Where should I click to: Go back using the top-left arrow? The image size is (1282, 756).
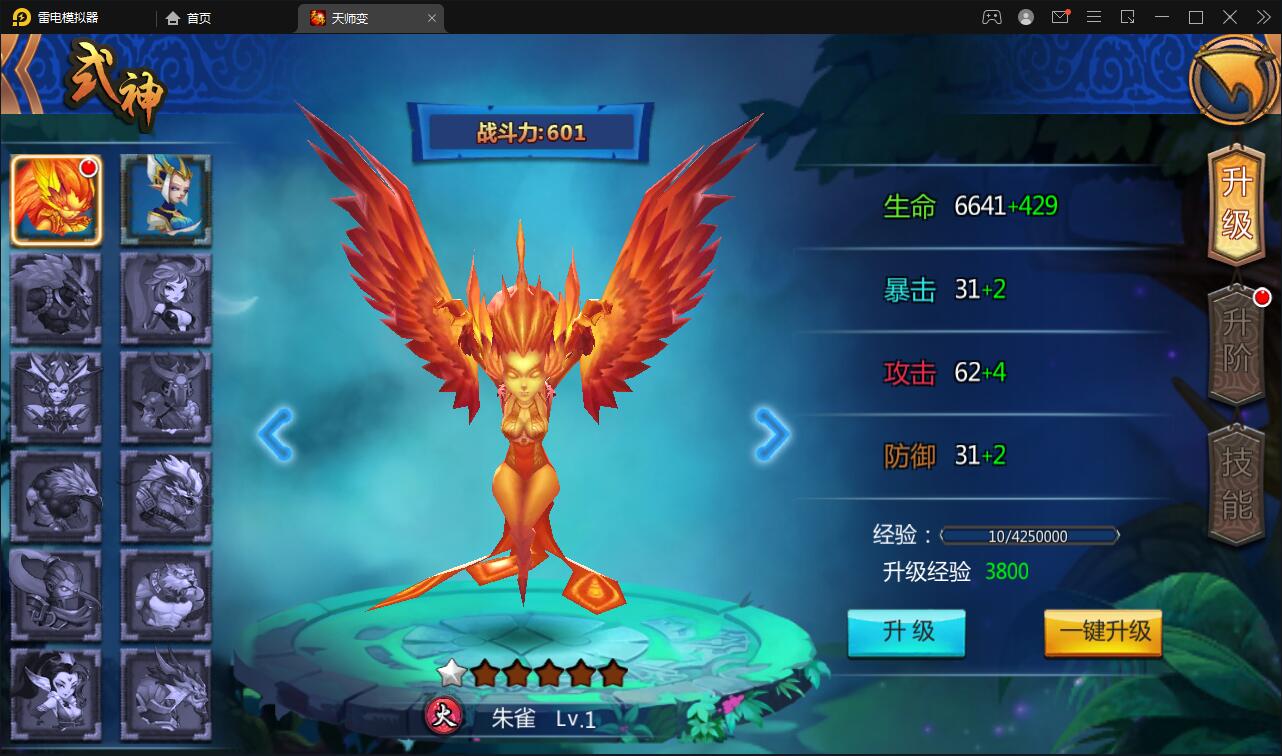(18, 75)
